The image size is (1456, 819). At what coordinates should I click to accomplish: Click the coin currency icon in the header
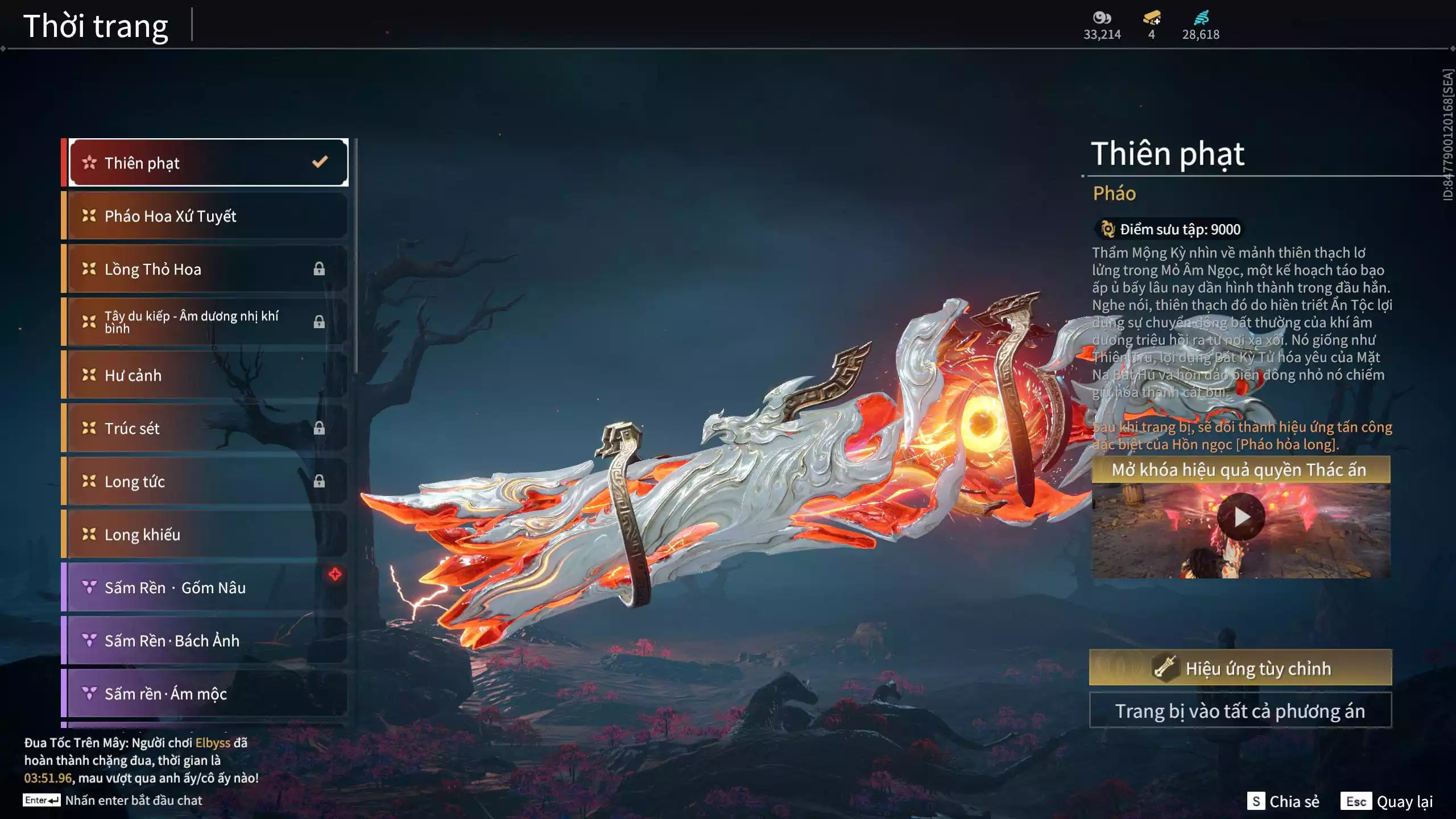[x=1102, y=18]
